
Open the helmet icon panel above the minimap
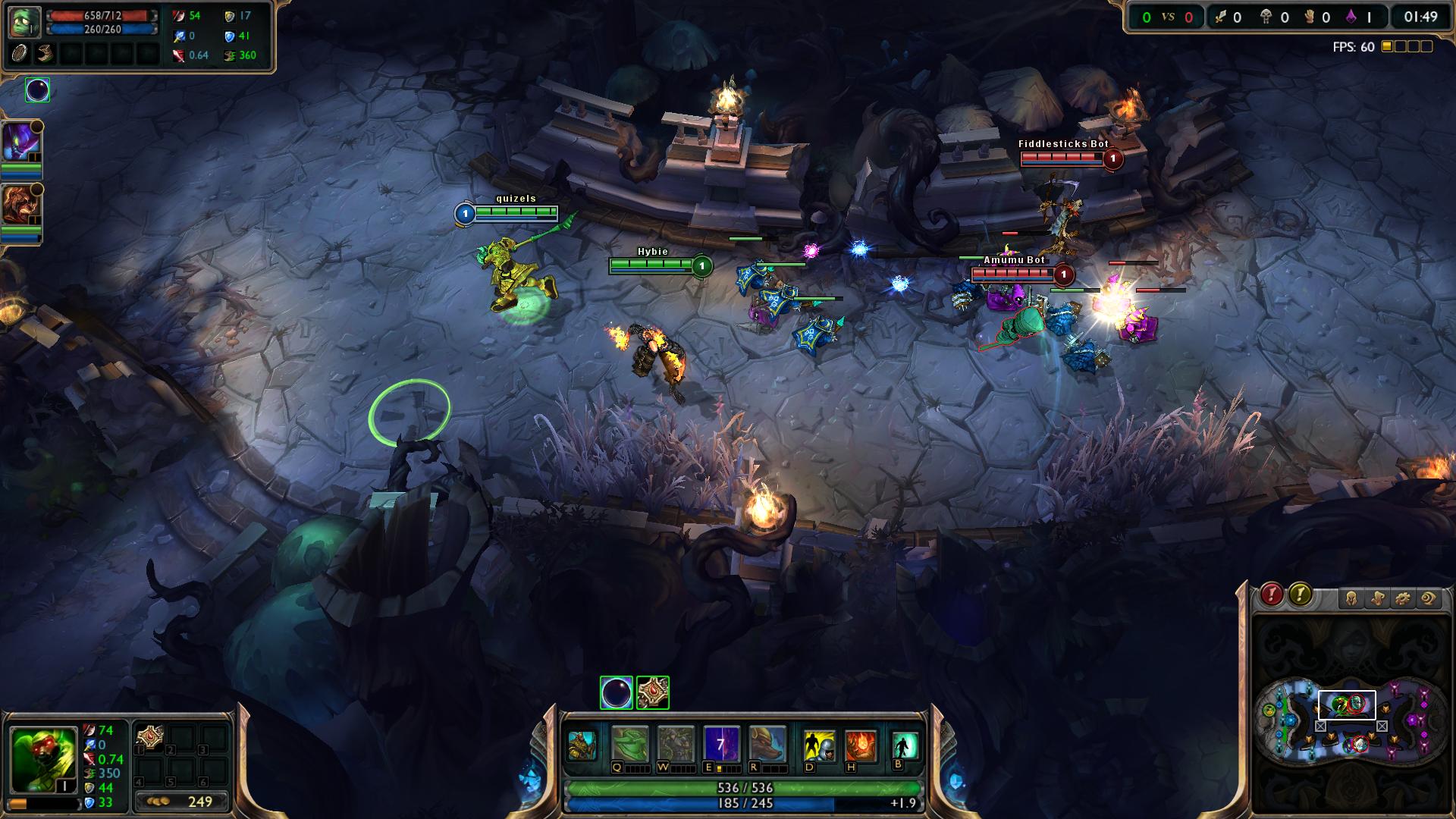point(1351,599)
